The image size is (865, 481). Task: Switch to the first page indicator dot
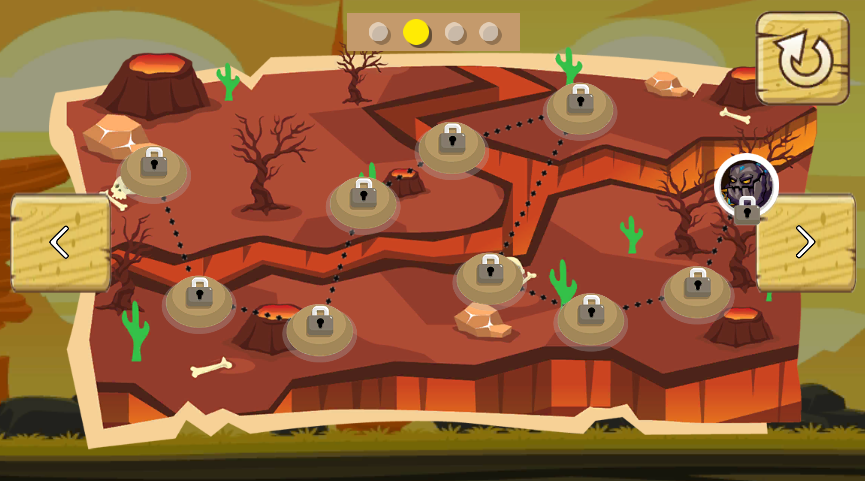tap(379, 33)
